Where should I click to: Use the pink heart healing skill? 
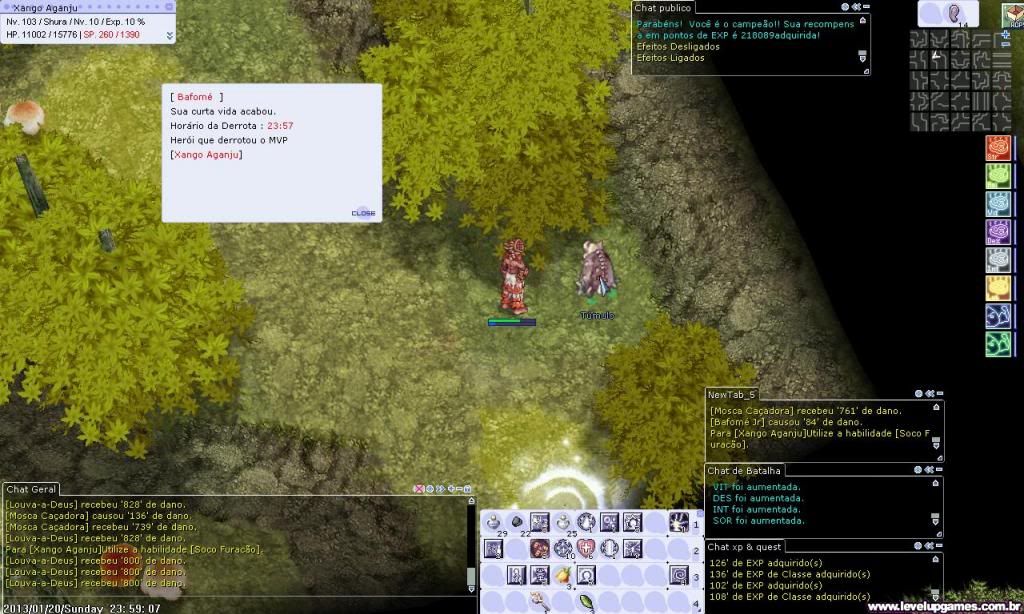(x=586, y=548)
